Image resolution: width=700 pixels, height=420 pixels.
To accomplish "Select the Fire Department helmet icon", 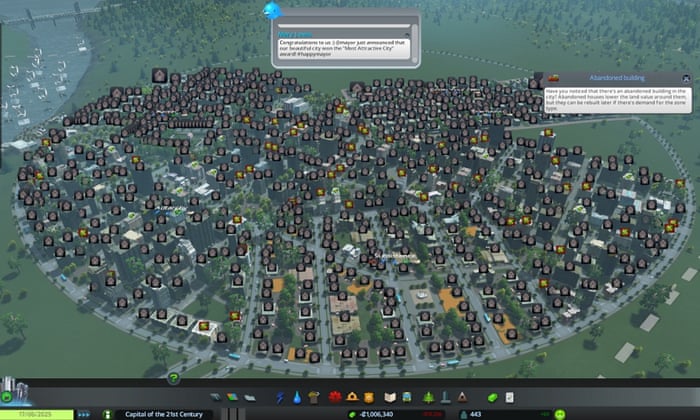I will (351, 397).
